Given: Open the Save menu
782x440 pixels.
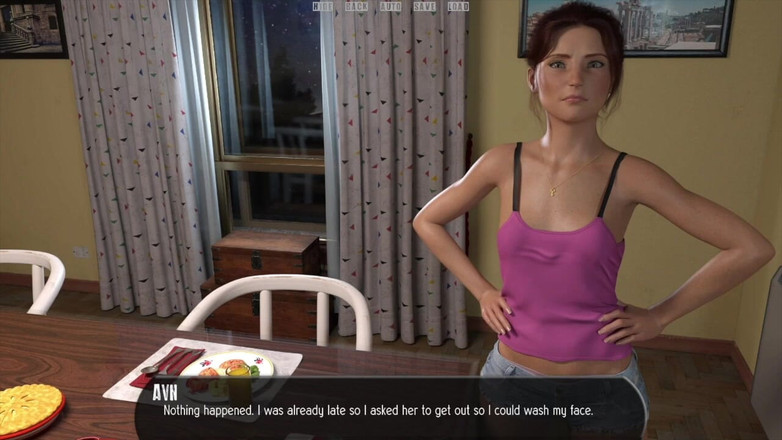Looking at the screenshot, I should pos(424,7).
